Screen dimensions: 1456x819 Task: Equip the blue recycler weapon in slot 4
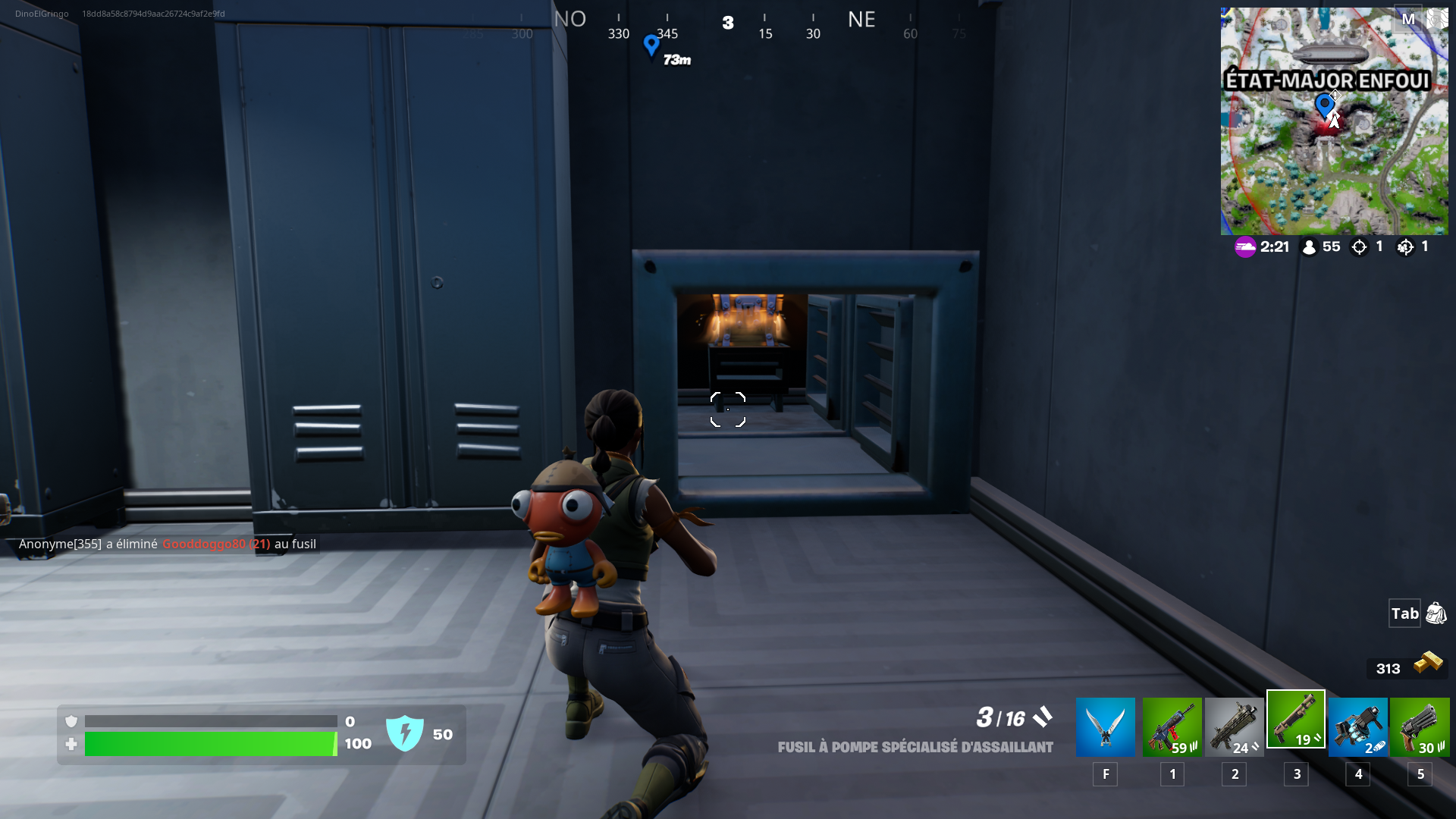(1357, 726)
